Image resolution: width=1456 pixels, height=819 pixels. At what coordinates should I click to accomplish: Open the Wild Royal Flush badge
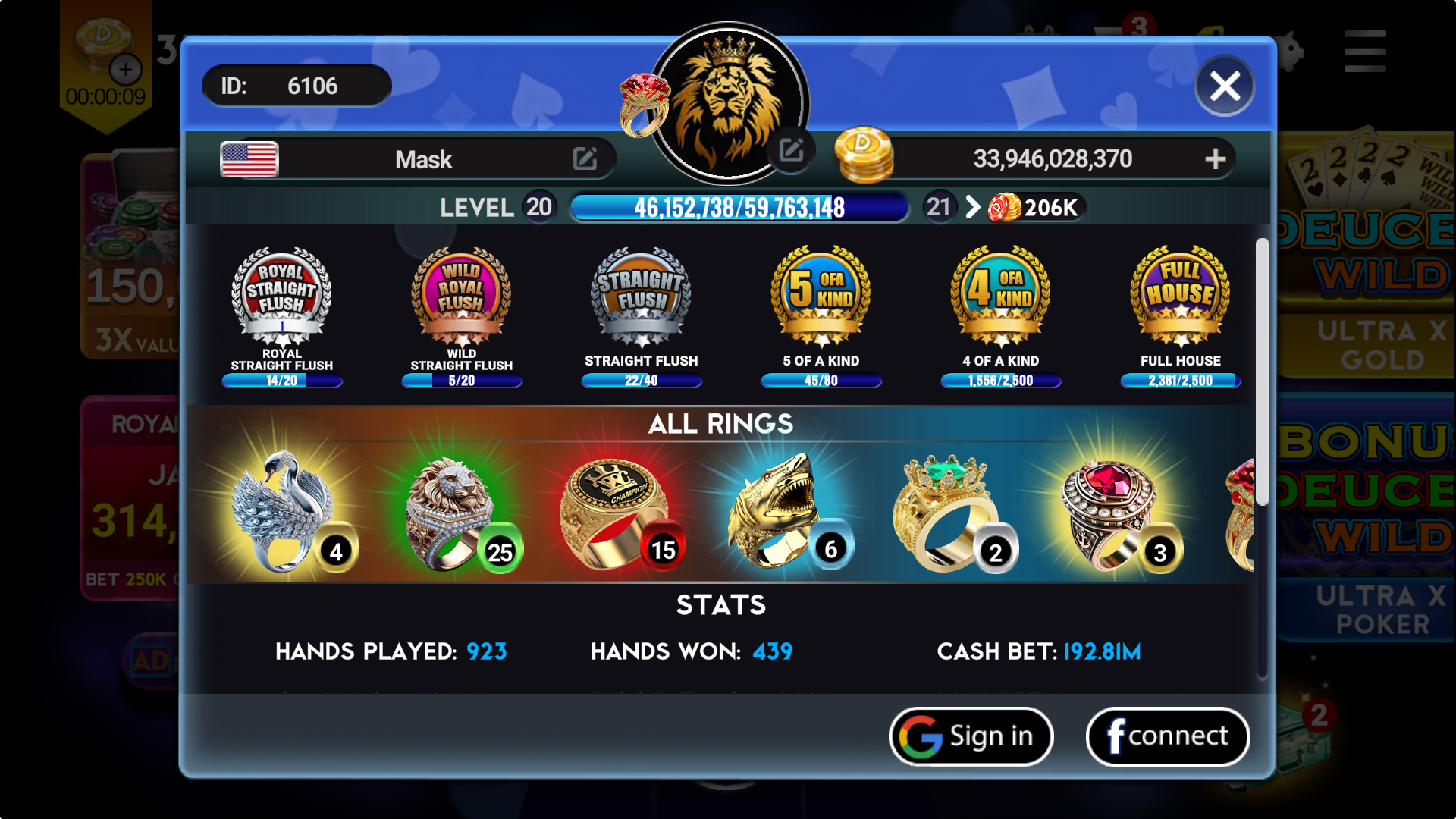point(461,296)
